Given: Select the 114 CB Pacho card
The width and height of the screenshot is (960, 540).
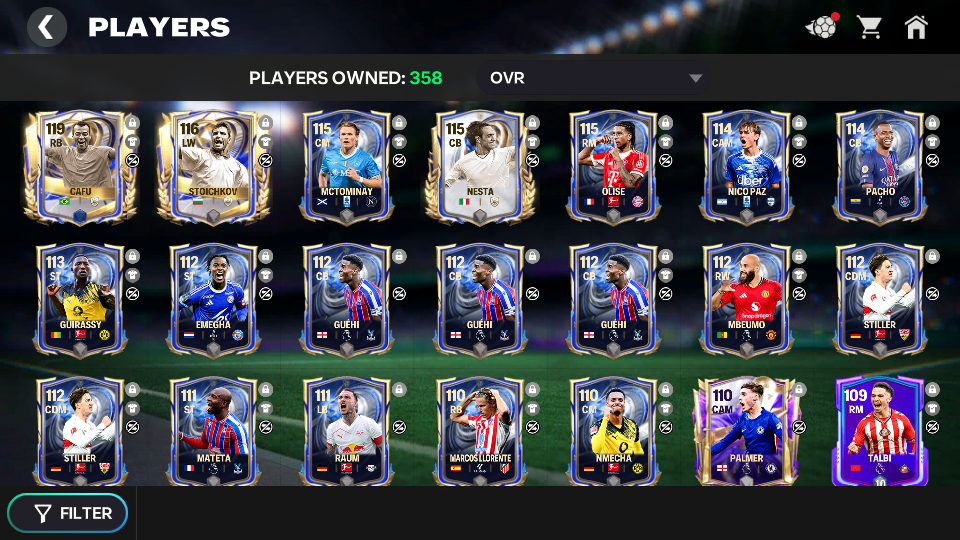Looking at the screenshot, I should [879, 165].
